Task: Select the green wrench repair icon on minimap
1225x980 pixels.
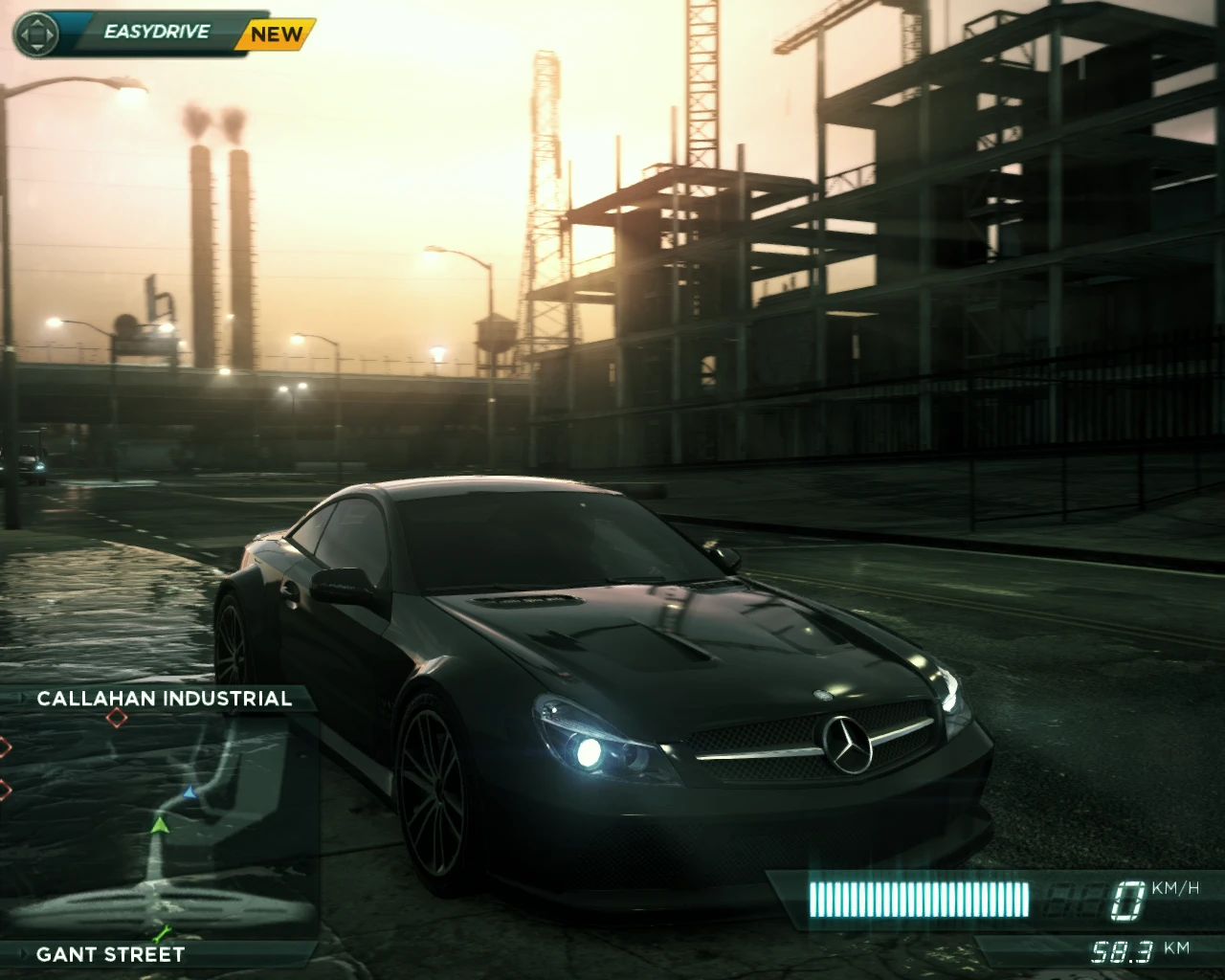Action: point(161,932)
